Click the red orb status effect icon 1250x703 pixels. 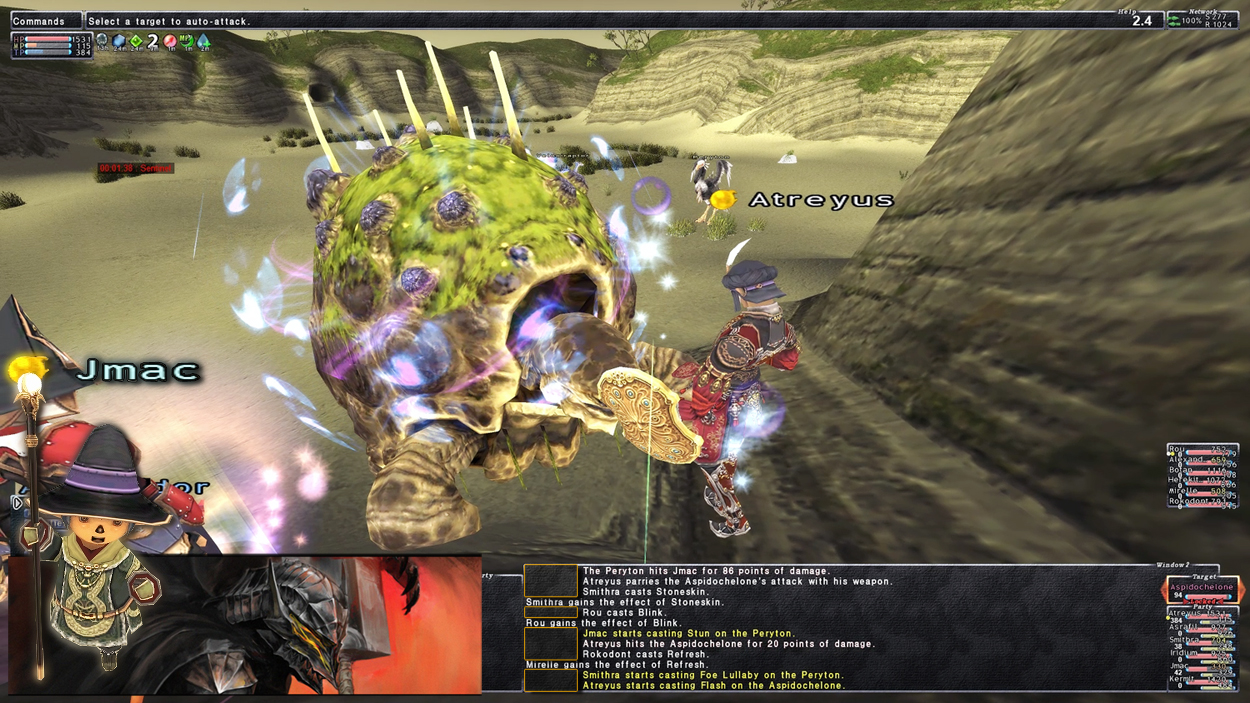pyautogui.click(x=170, y=41)
